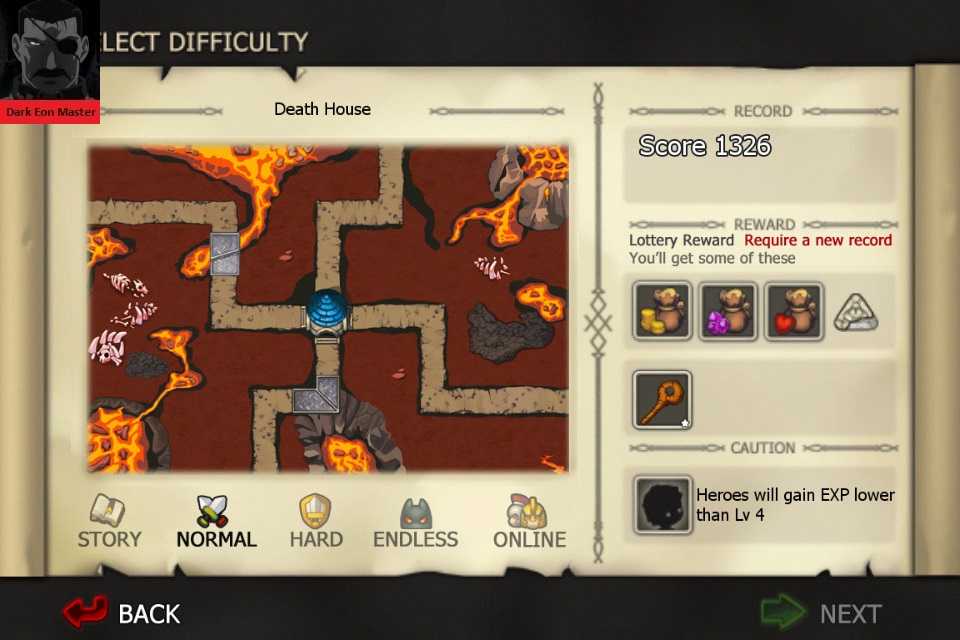Image resolution: width=960 pixels, height=640 pixels.
Task: Proceed with the NEXT button
Action: 825,612
